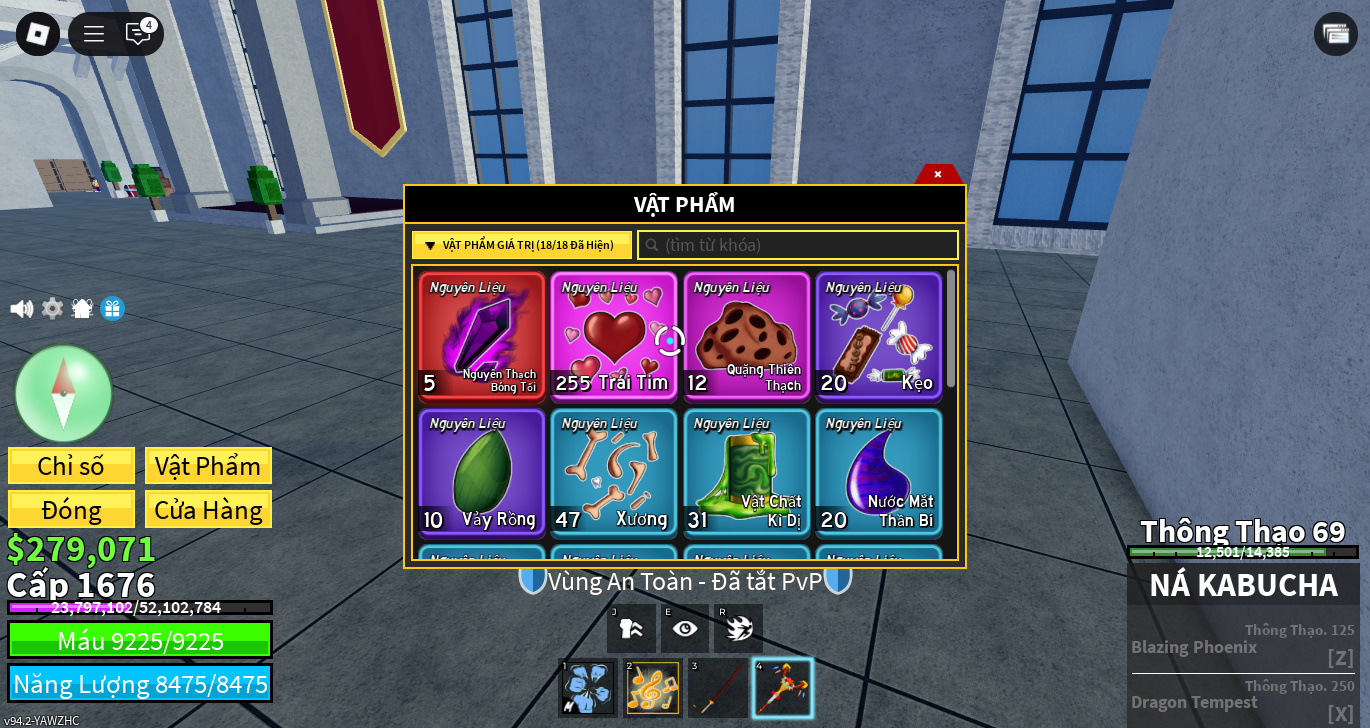The height and width of the screenshot is (728, 1370).
Task: Select the Nước Mắt Thần Bí item
Action: tap(878, 472)
